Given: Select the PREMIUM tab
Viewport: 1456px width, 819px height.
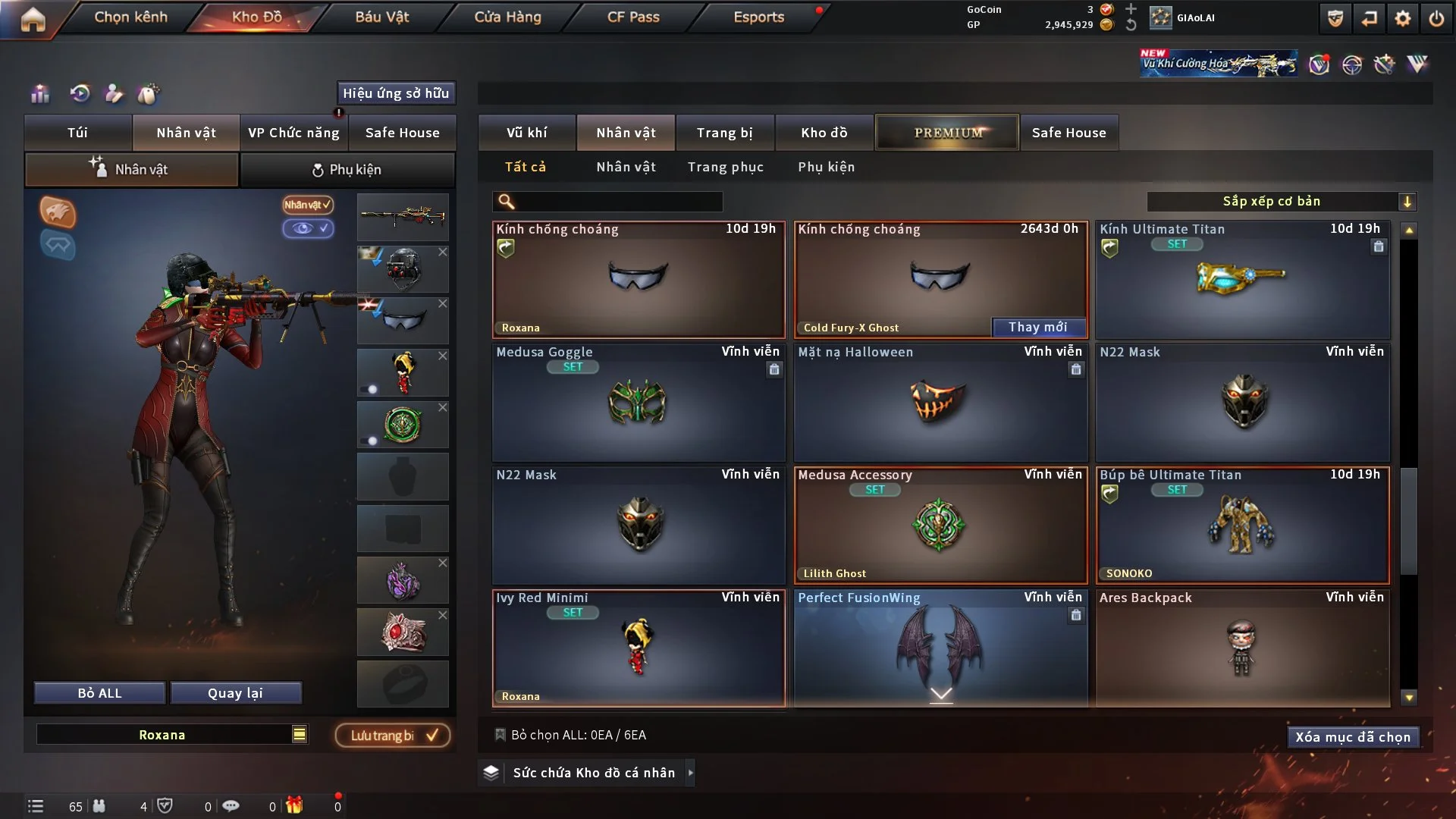Looking at the screenshot, I should pyautogui.click(x=947, y=133).
